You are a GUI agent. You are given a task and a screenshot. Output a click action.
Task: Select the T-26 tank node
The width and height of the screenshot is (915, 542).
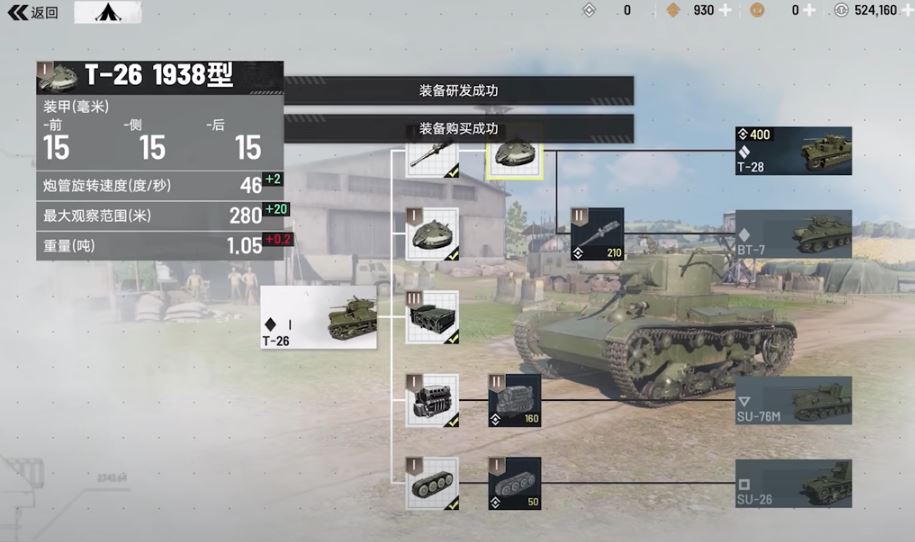click(319, 318)
